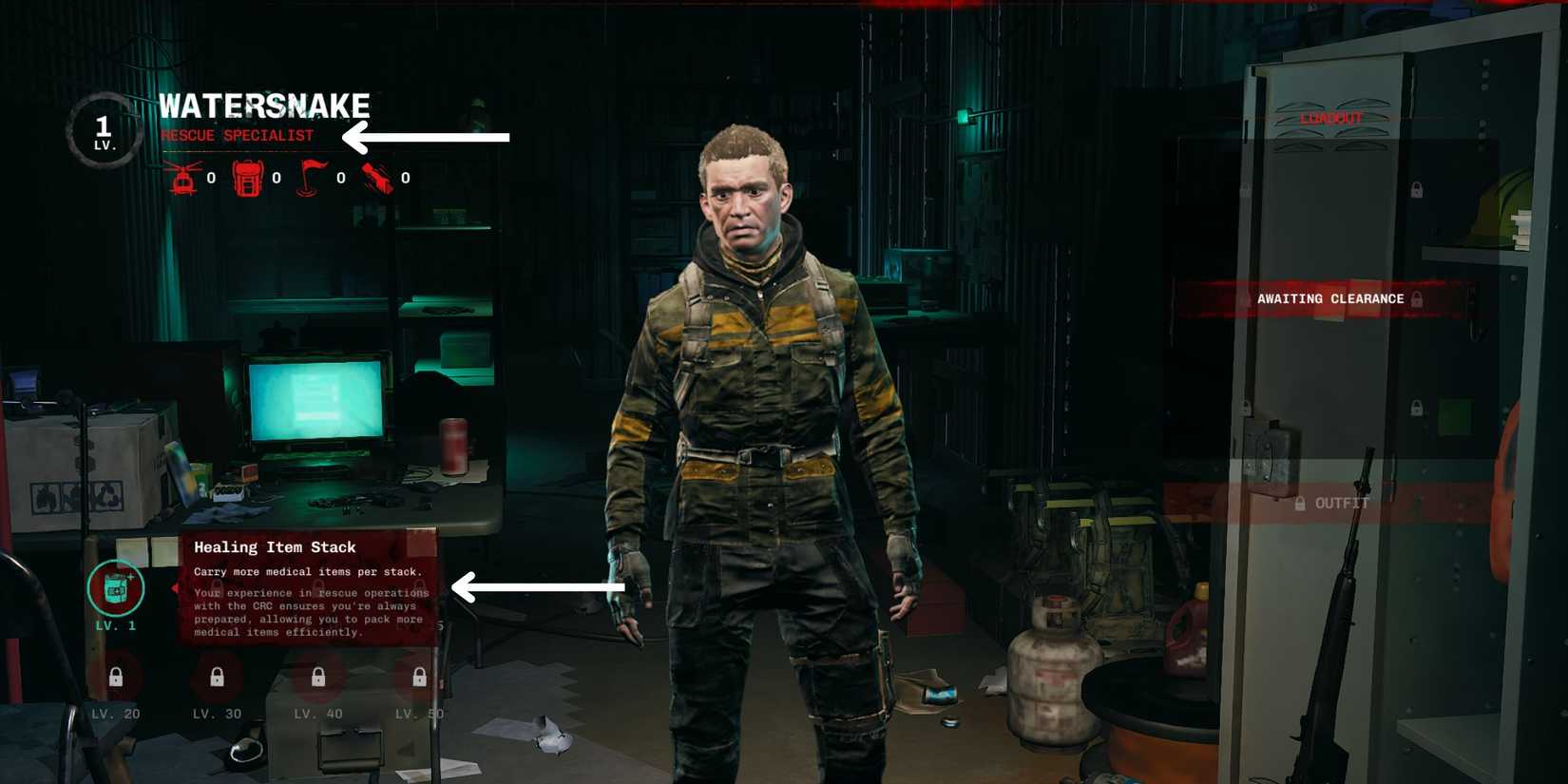Click the padlock above LV. 20
Image resolution: width=1568 pixels, height=784 pixels.
coord(116,677)
